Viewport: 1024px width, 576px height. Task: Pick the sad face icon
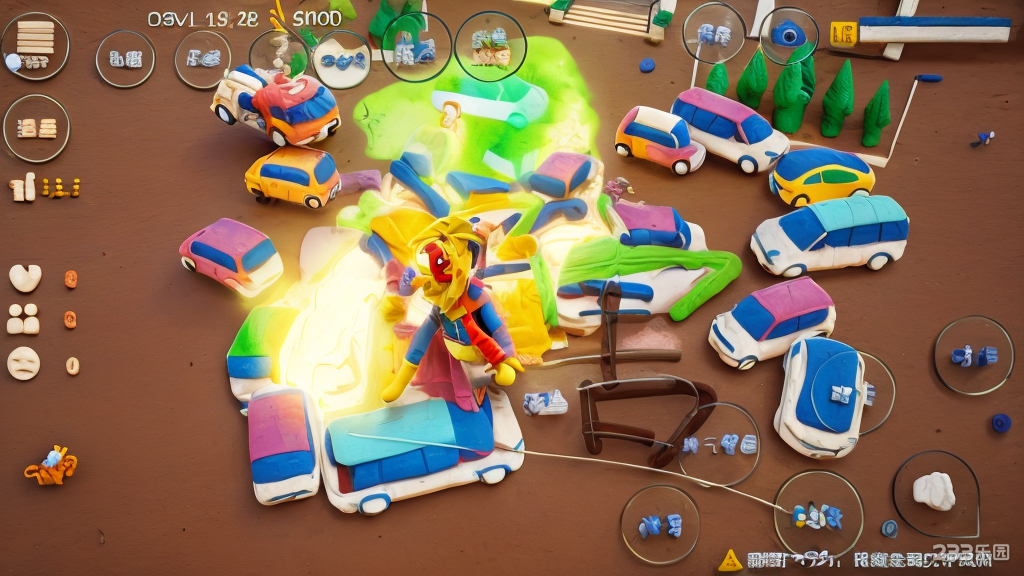click(24, 362)
